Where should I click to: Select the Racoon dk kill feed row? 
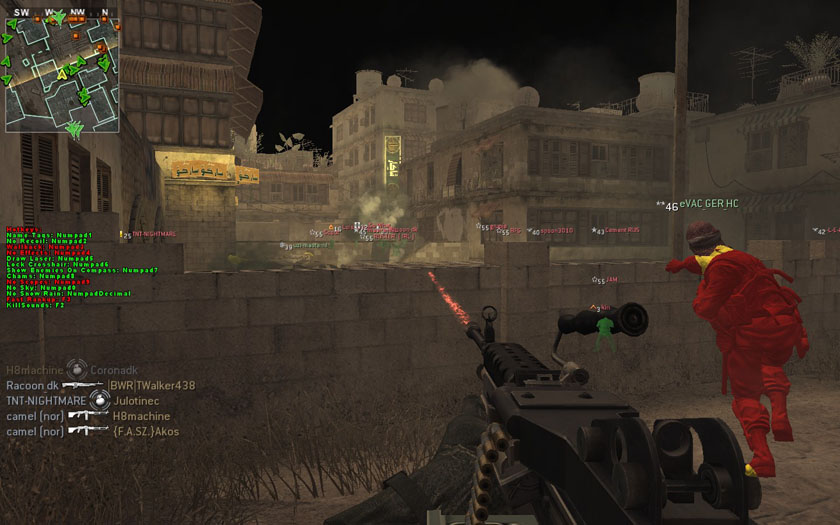tap(100, 385)
